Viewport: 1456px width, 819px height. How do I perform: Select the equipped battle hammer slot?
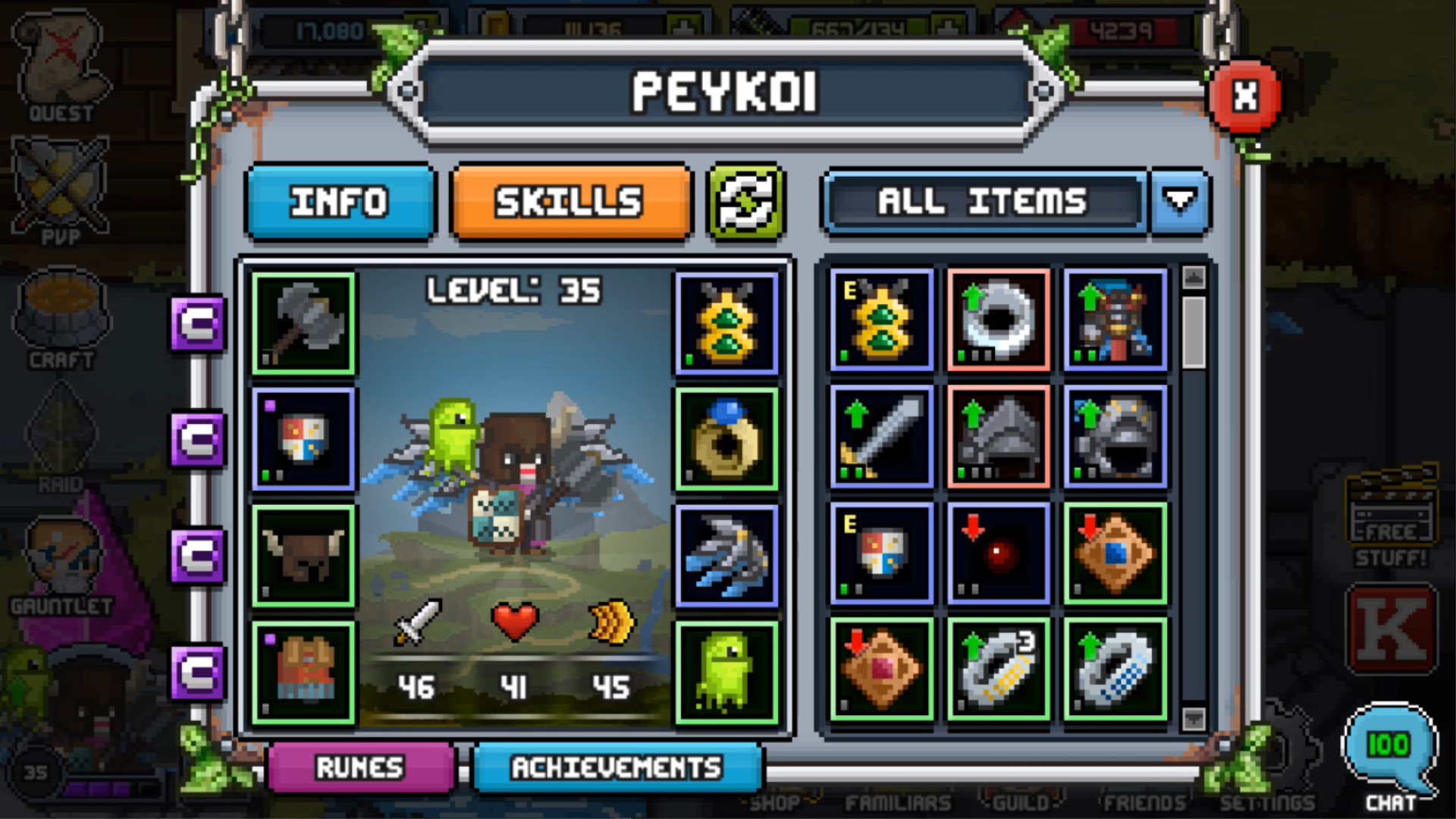coord(303,324)
